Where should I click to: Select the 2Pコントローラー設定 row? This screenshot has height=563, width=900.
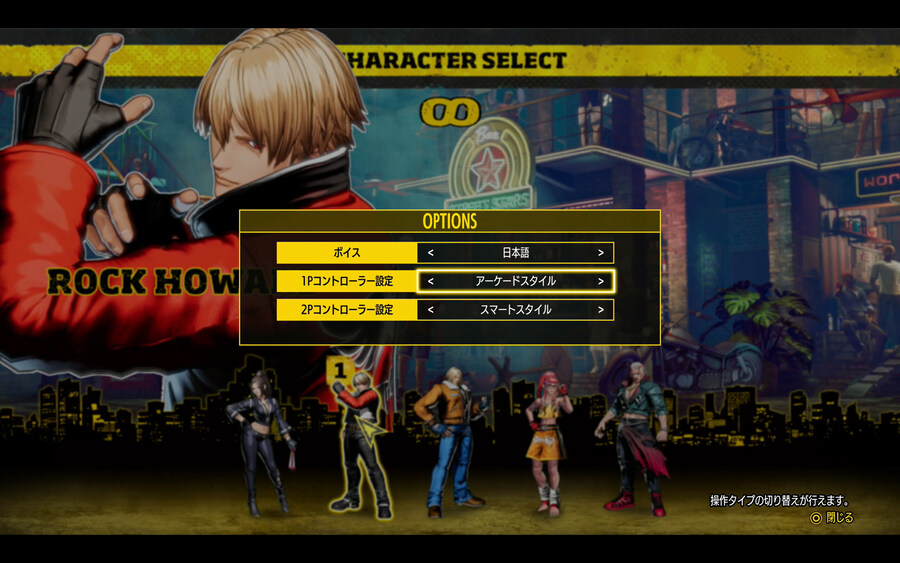346,310
